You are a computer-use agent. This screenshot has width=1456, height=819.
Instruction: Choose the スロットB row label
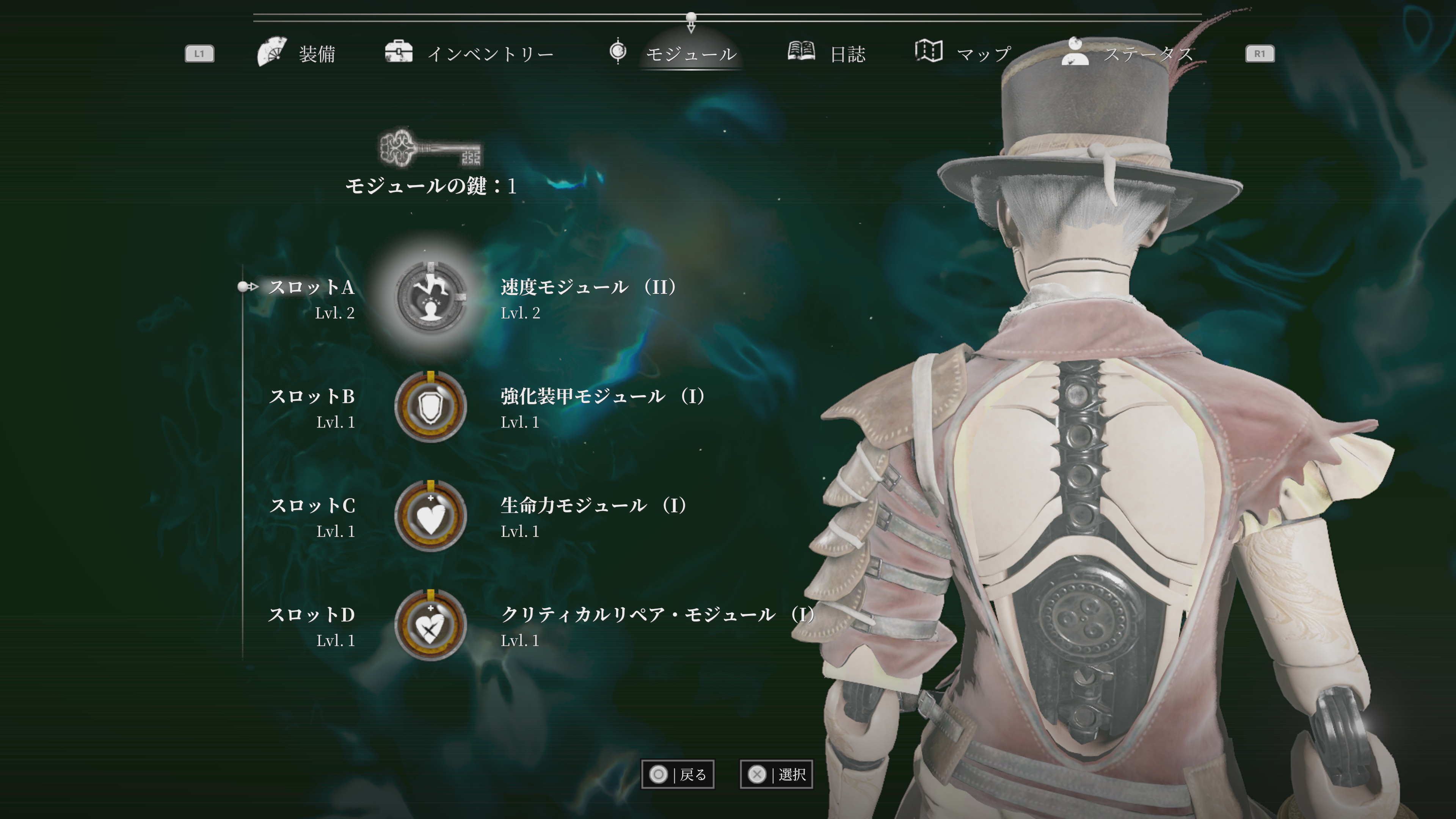click(x=312, y=397)
